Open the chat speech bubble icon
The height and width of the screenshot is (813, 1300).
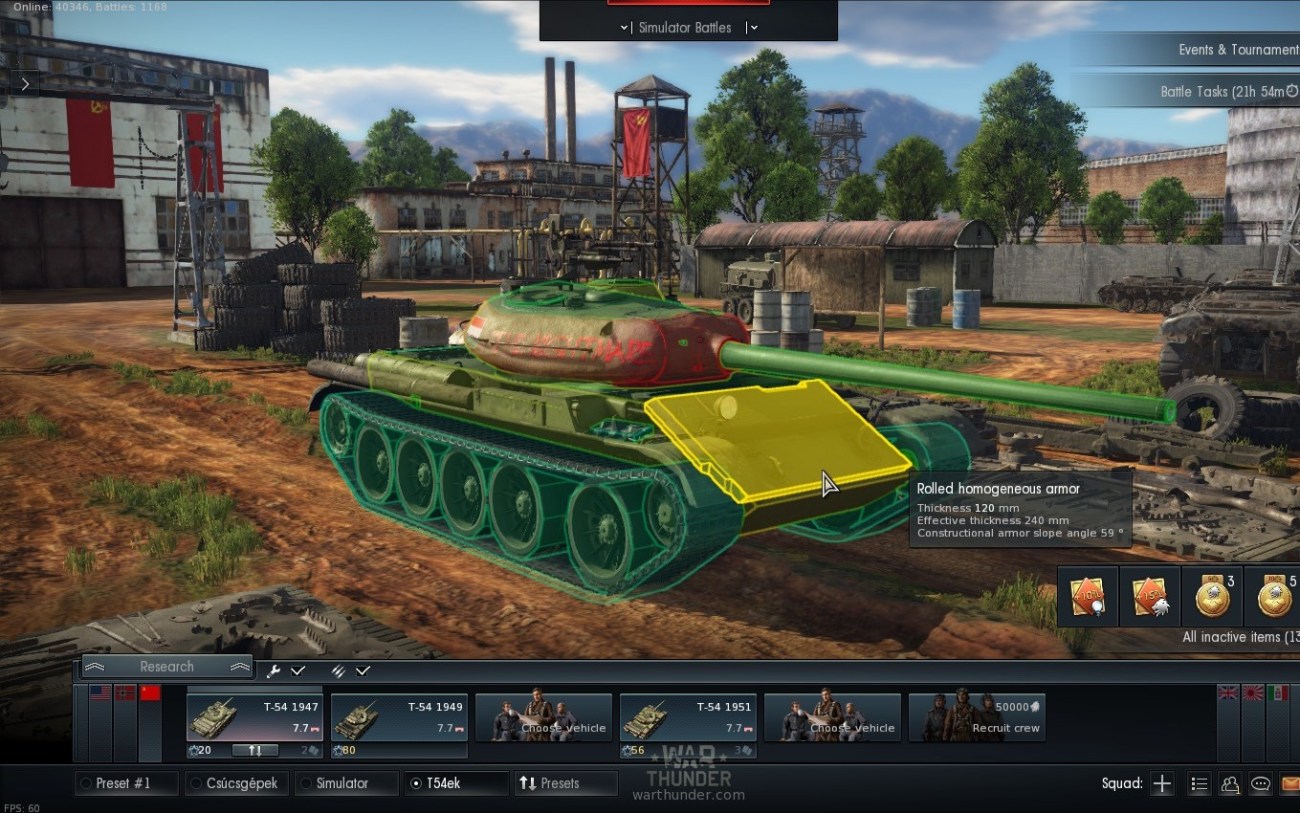[x=1260, y=784]
